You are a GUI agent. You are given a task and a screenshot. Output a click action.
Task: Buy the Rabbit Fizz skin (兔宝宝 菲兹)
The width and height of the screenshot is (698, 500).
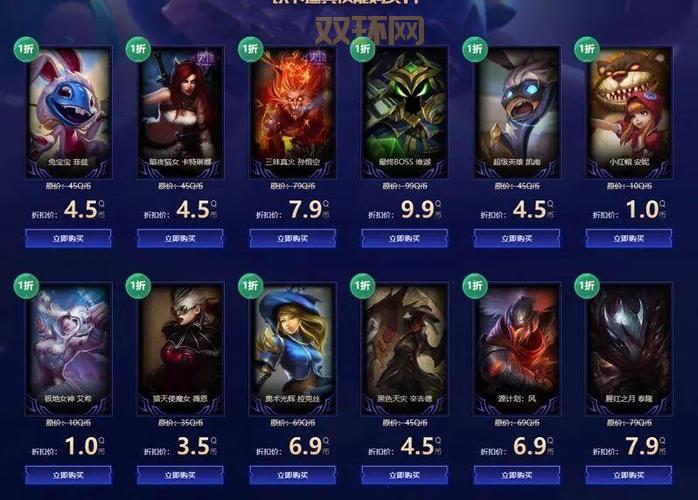click(x=68, y=238)
